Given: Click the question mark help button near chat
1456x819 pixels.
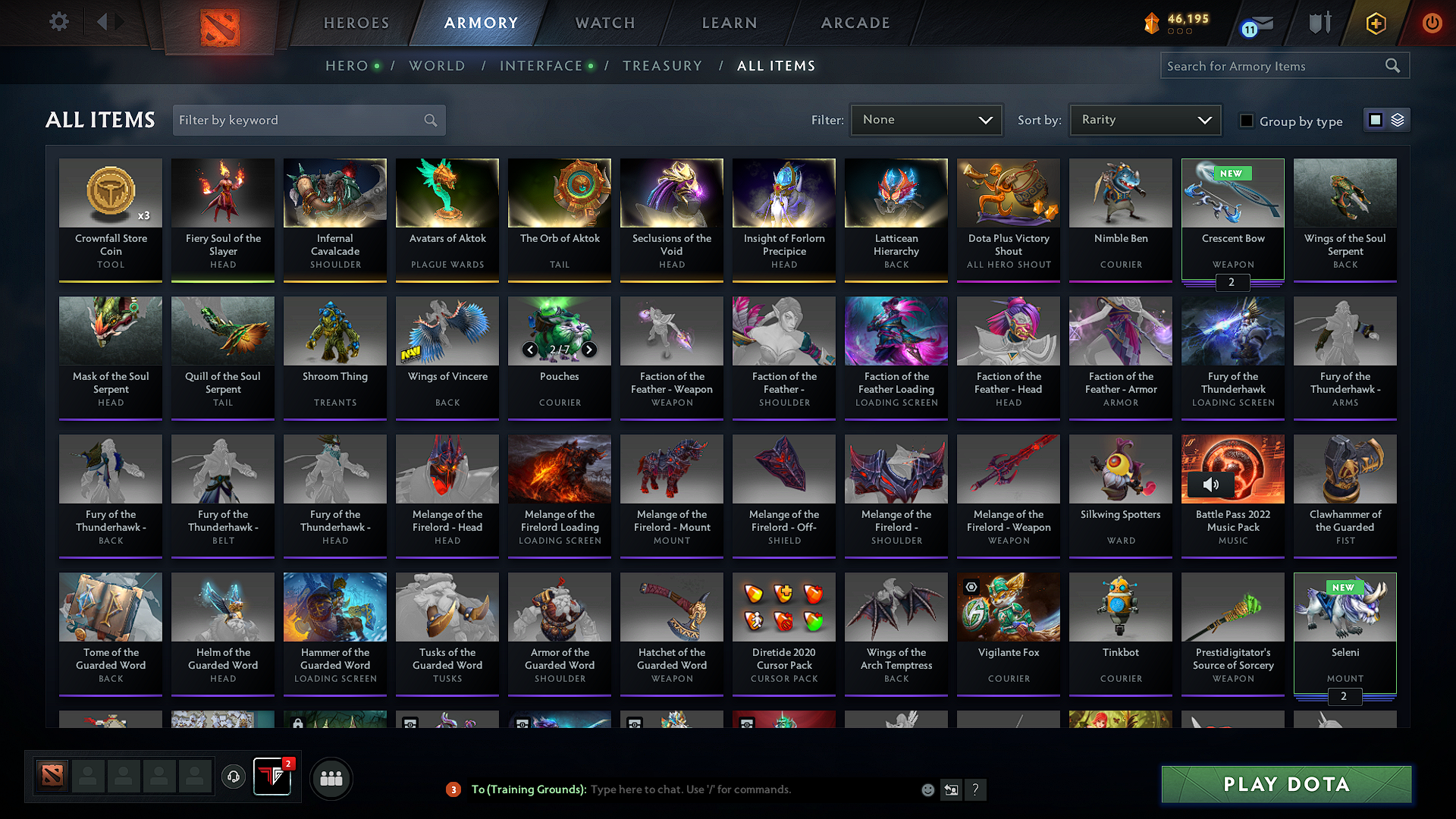Looking at the screenshot, I should 976,789.
